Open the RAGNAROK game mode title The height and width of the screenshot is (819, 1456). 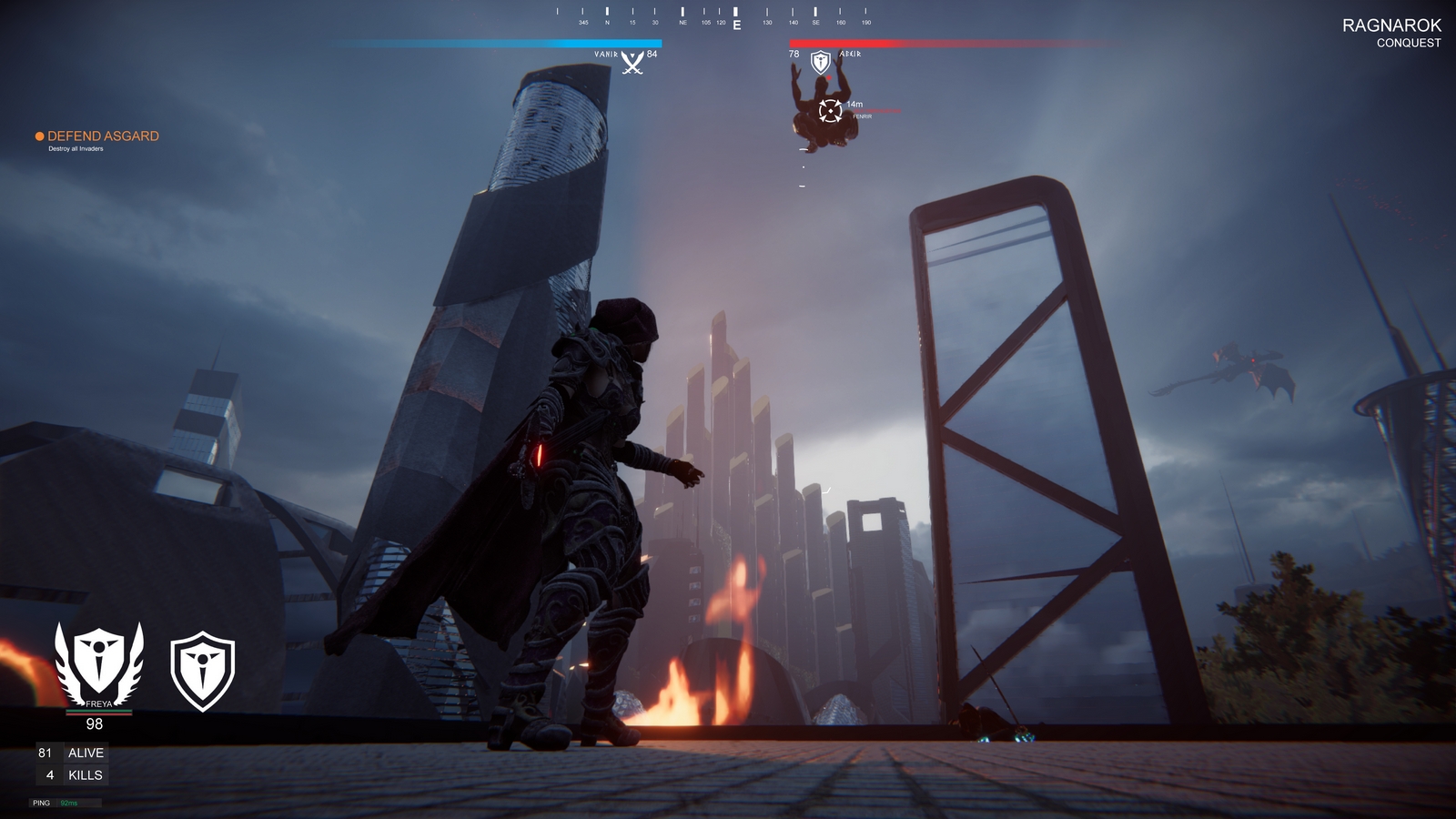[1394, 26]
